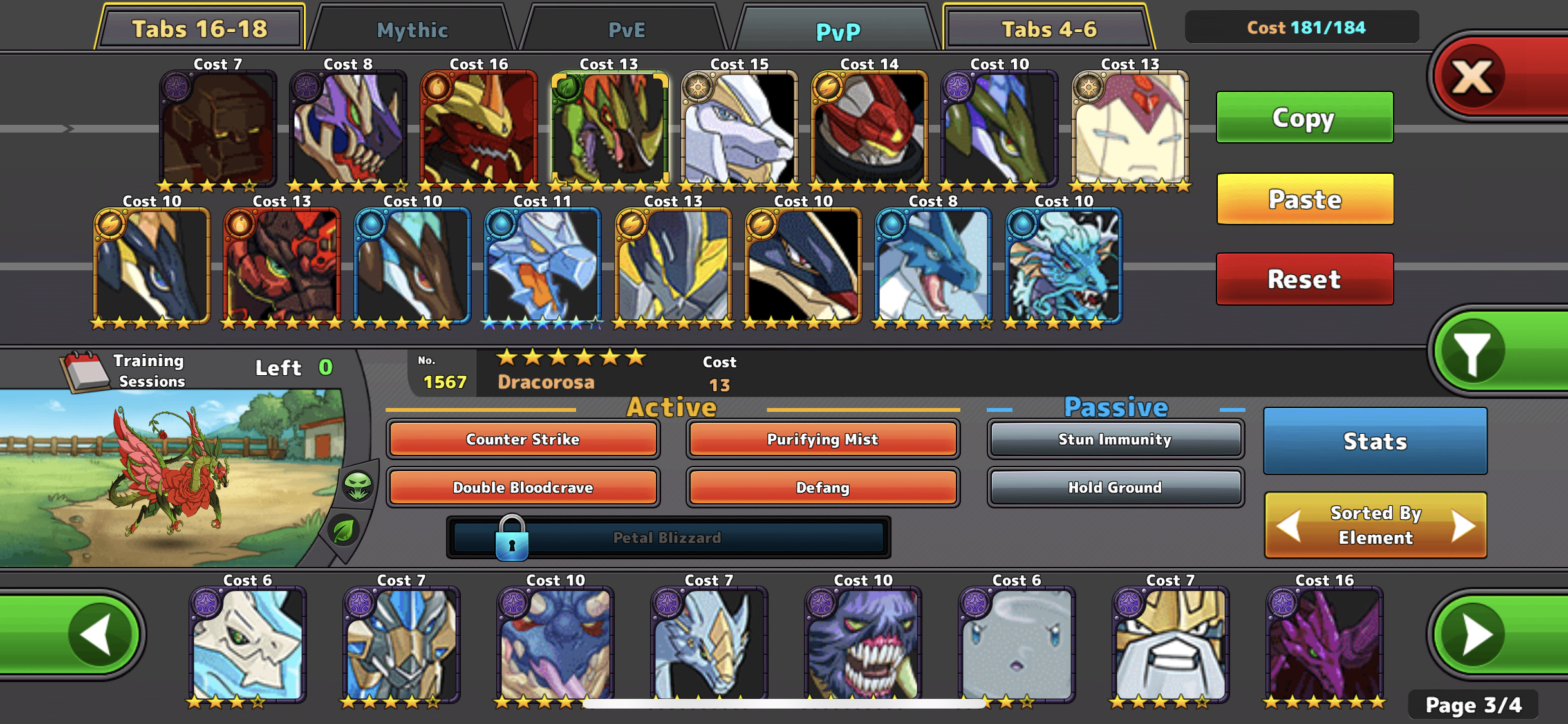Switch to the Mythic tab

point(412,30)
